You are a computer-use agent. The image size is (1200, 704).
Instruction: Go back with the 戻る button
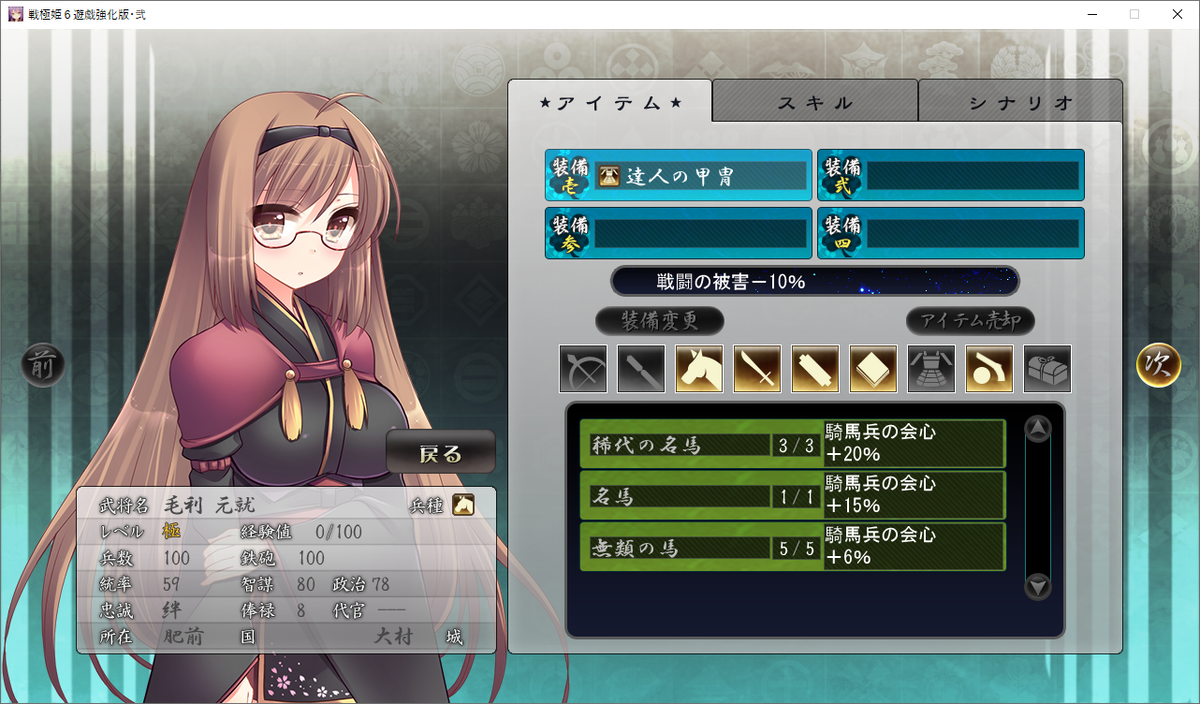click(x=441, y=454)
